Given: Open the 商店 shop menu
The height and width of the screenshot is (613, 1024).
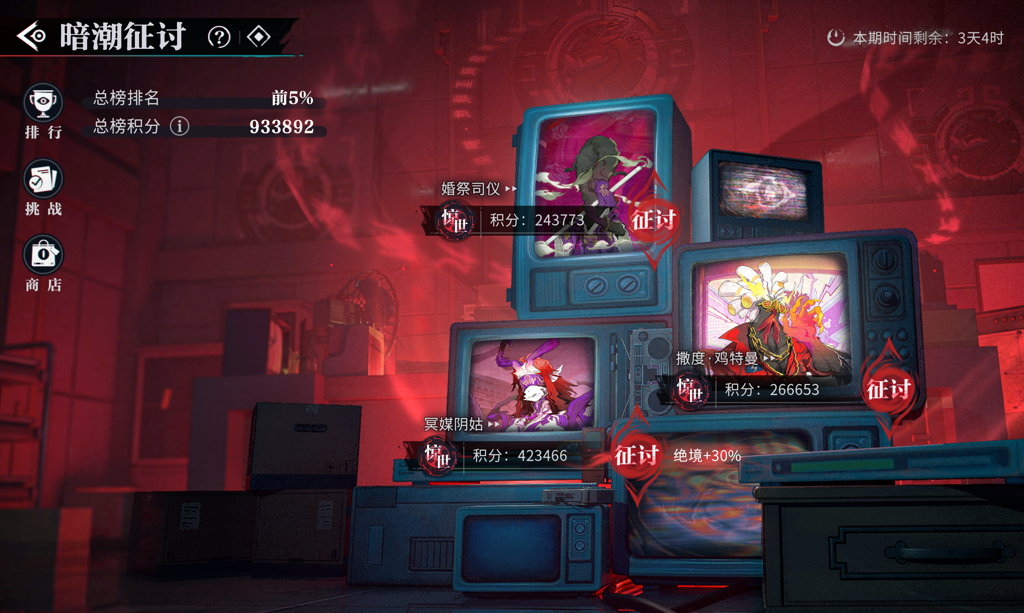Looking at the screenshot, I should (x=43, y=264).
